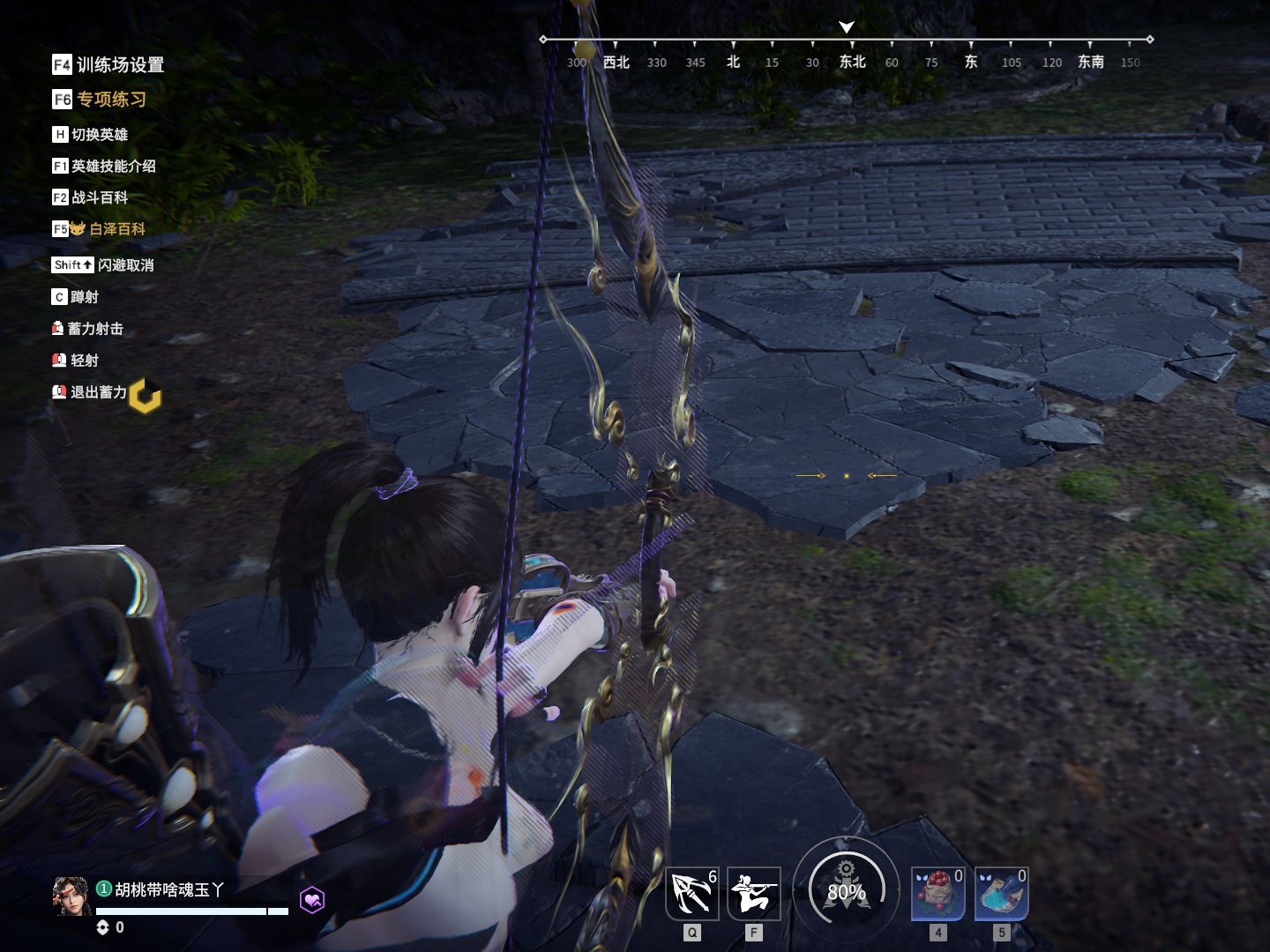Click the purple heart hexagon icon

click(312, 900)
